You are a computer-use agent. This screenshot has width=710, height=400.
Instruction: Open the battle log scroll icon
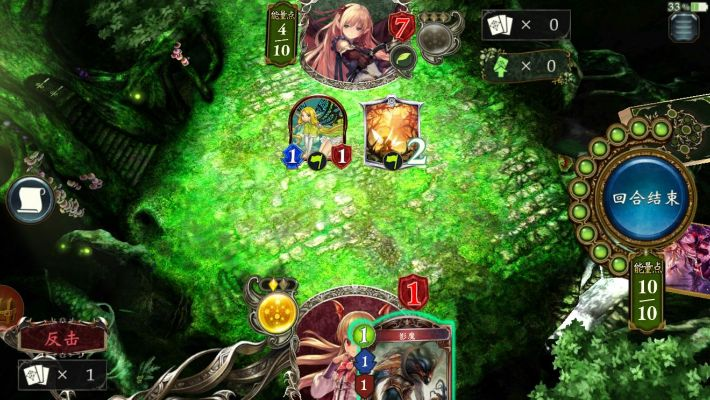pyautogui.click(x=29, y=200)
